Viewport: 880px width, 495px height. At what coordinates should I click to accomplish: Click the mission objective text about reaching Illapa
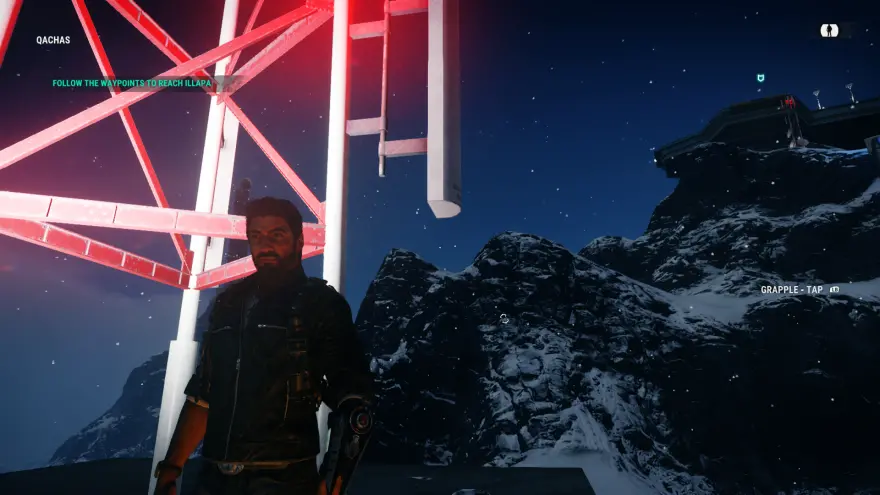click(x=132, y=84)
